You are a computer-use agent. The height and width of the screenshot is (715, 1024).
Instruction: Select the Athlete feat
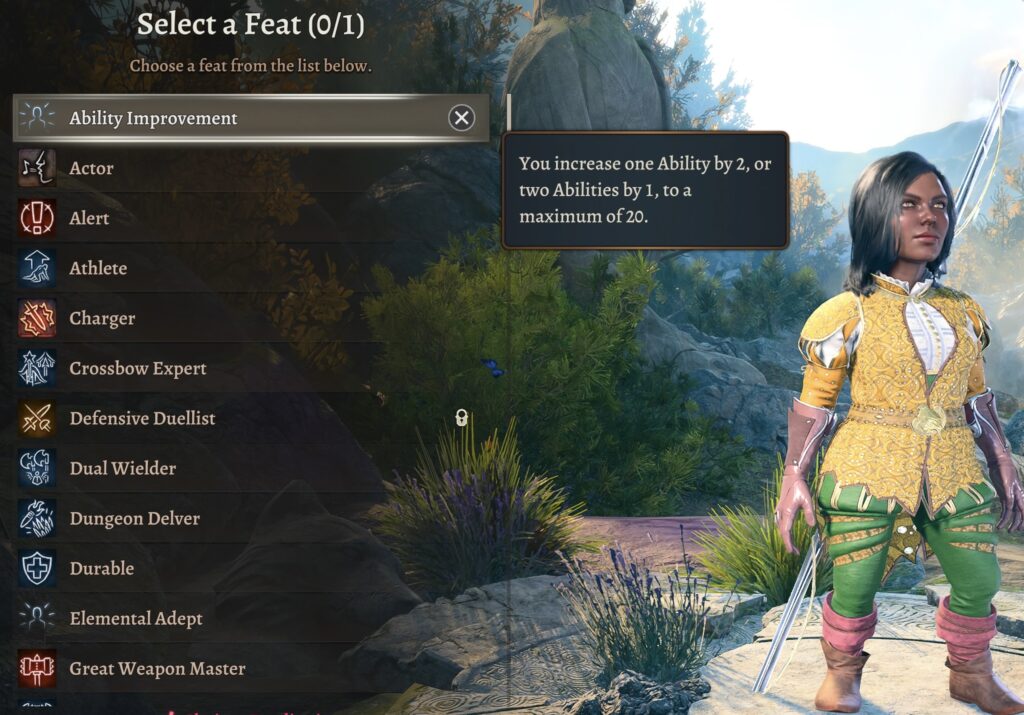coord(98,268)
